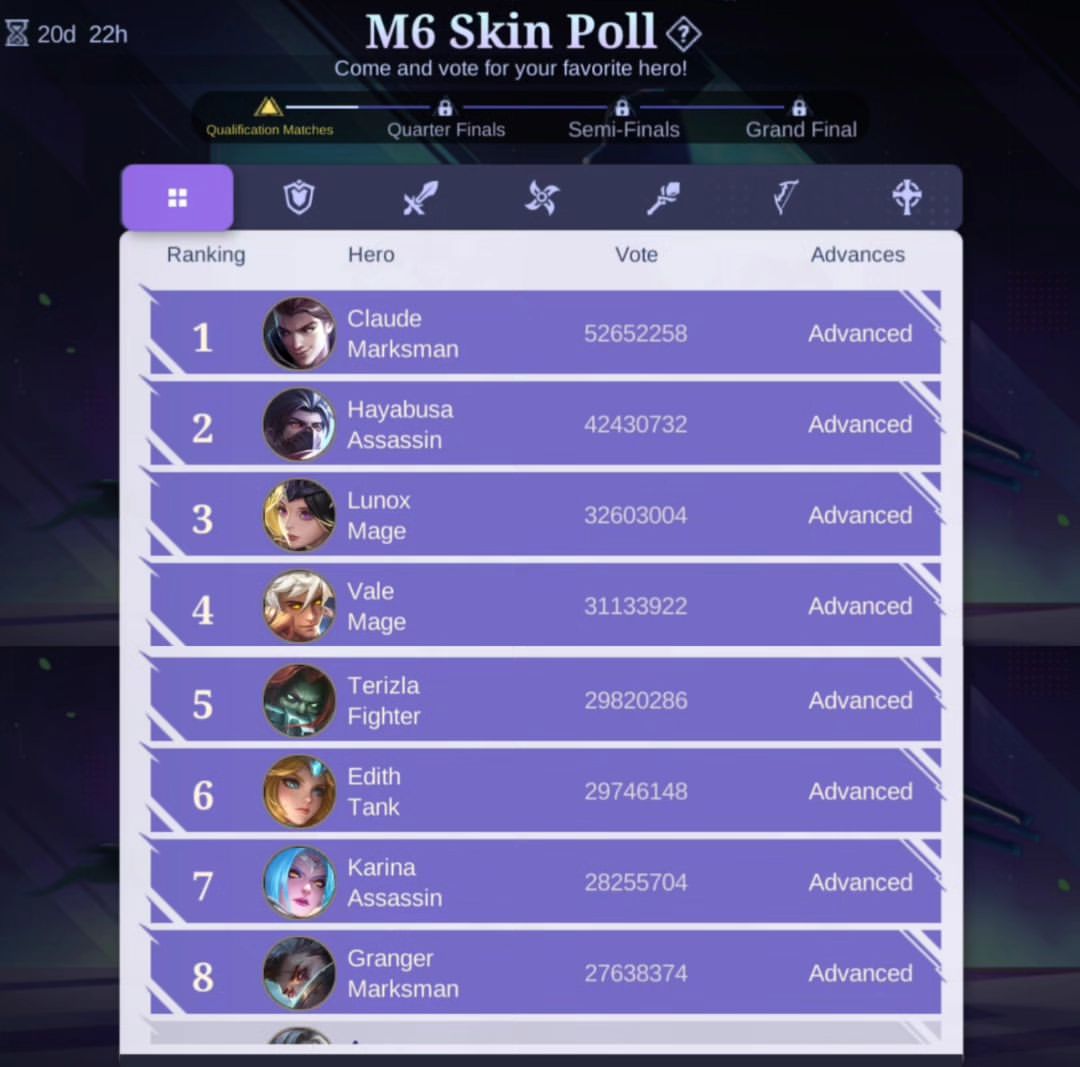This screenshot has height=1067, width=1080.
Task: Open the locked Semi-Finals stage
Action: tap(623, 120)
